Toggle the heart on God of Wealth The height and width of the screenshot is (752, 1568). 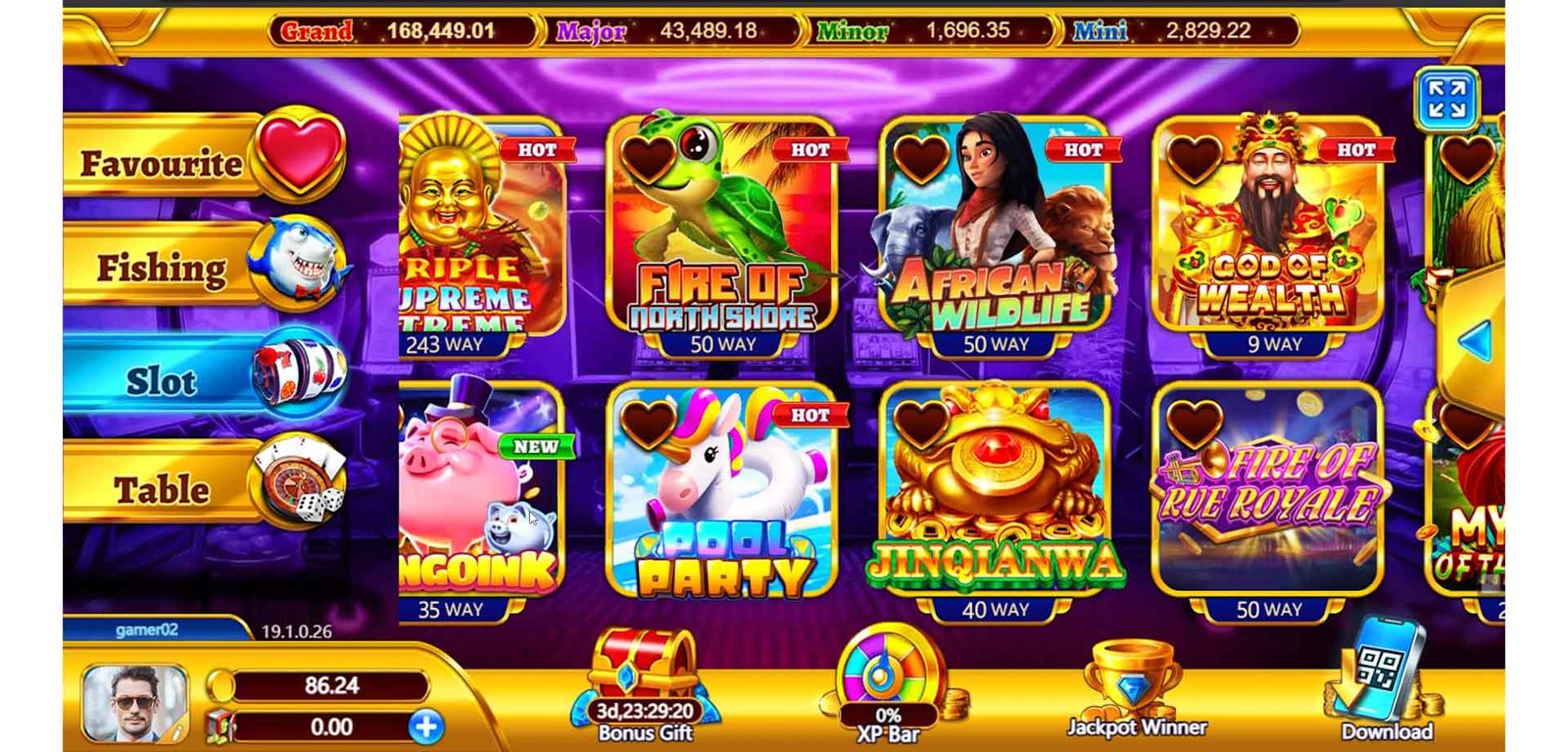(1195, 159)
